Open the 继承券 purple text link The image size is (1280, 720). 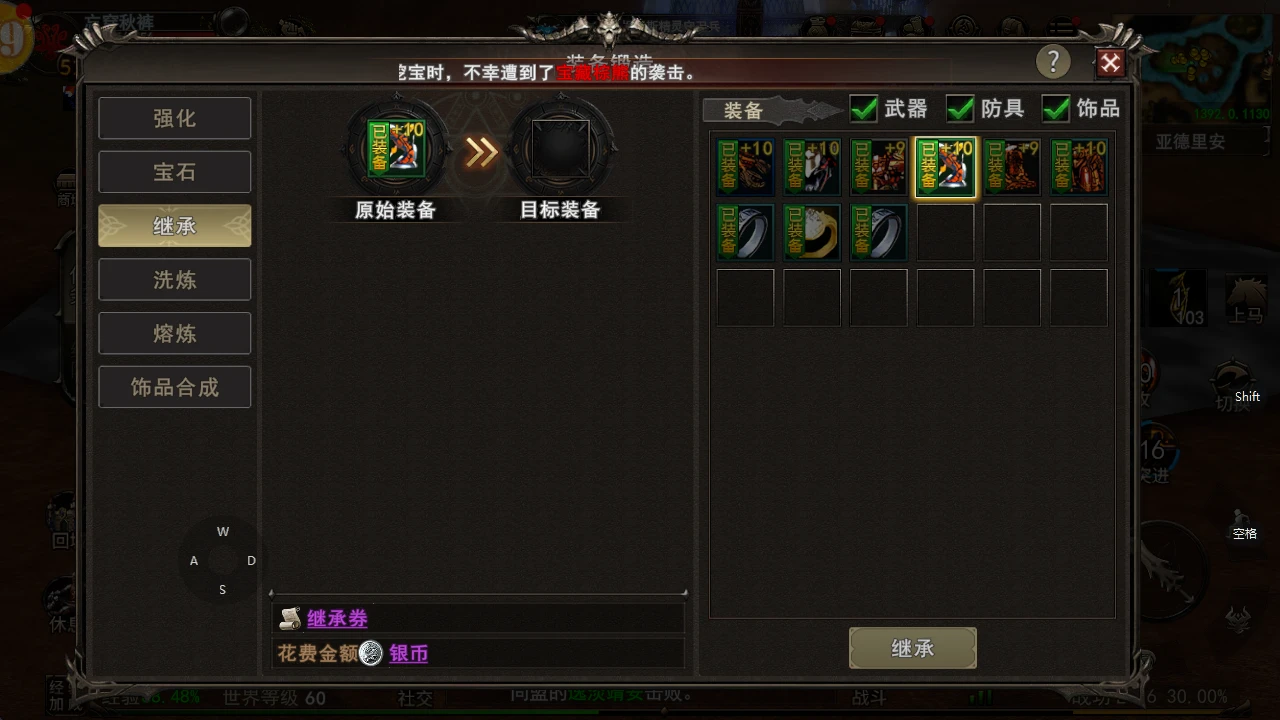click(x=338, y=618)
